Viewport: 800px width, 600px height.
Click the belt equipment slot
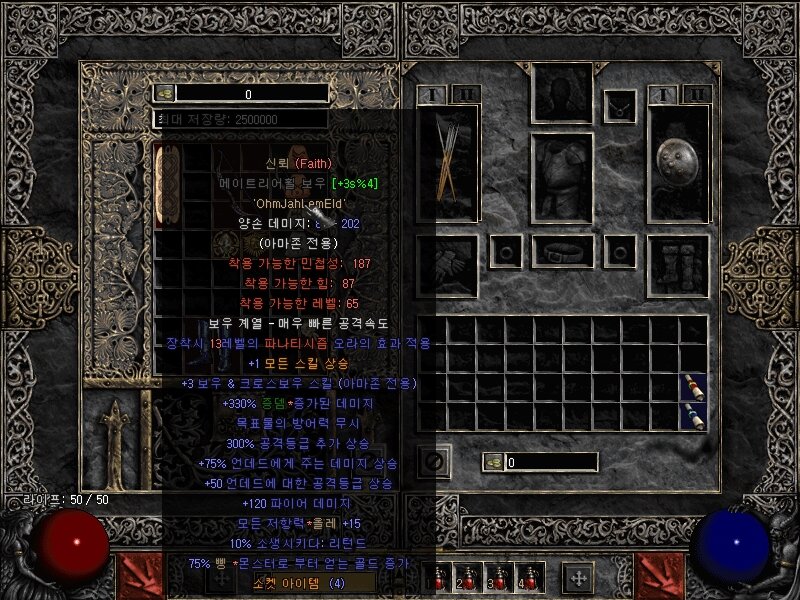pos(562,251)
